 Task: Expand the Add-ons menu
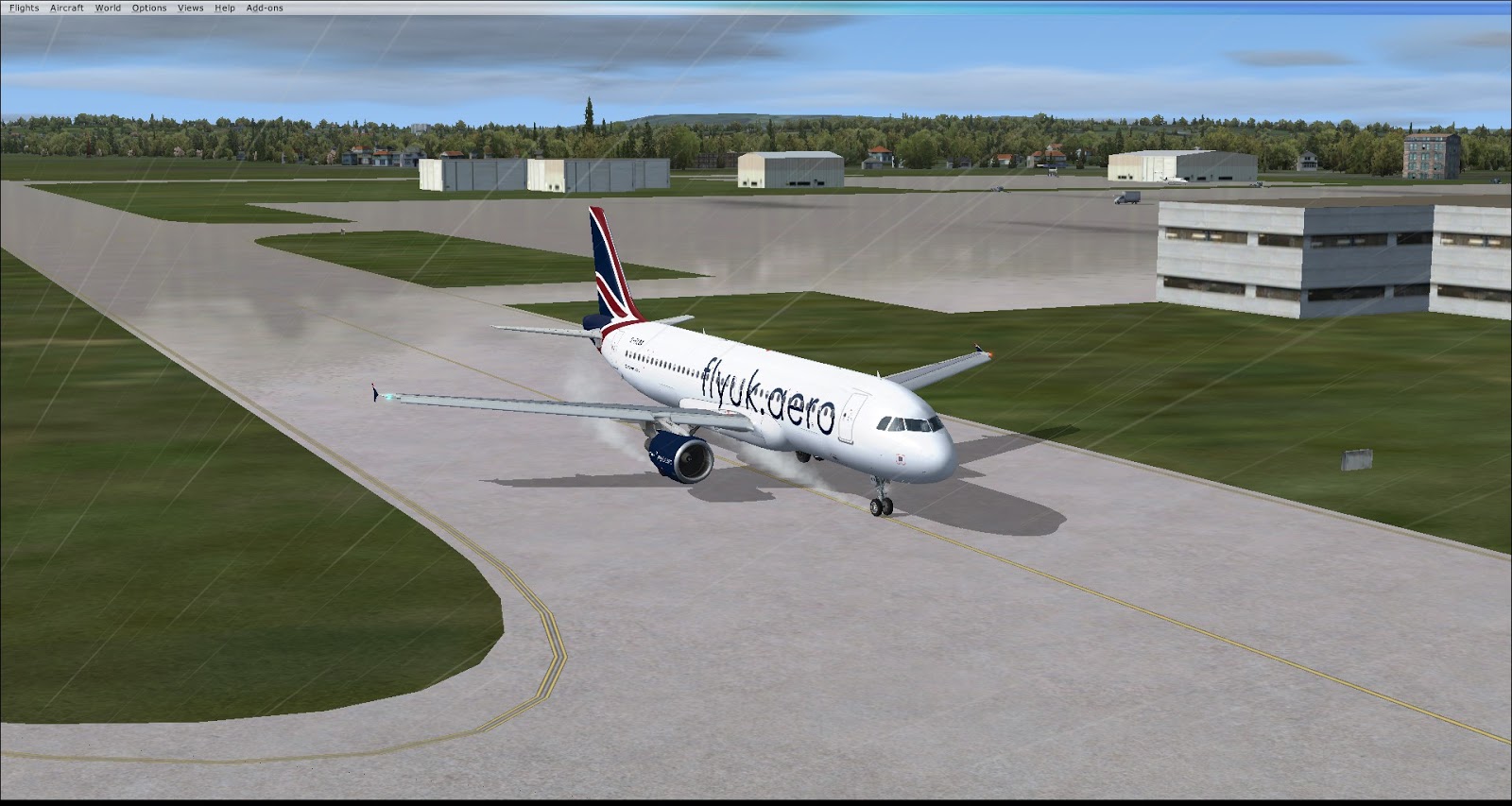pyautogui.click(x=265, y=8)
